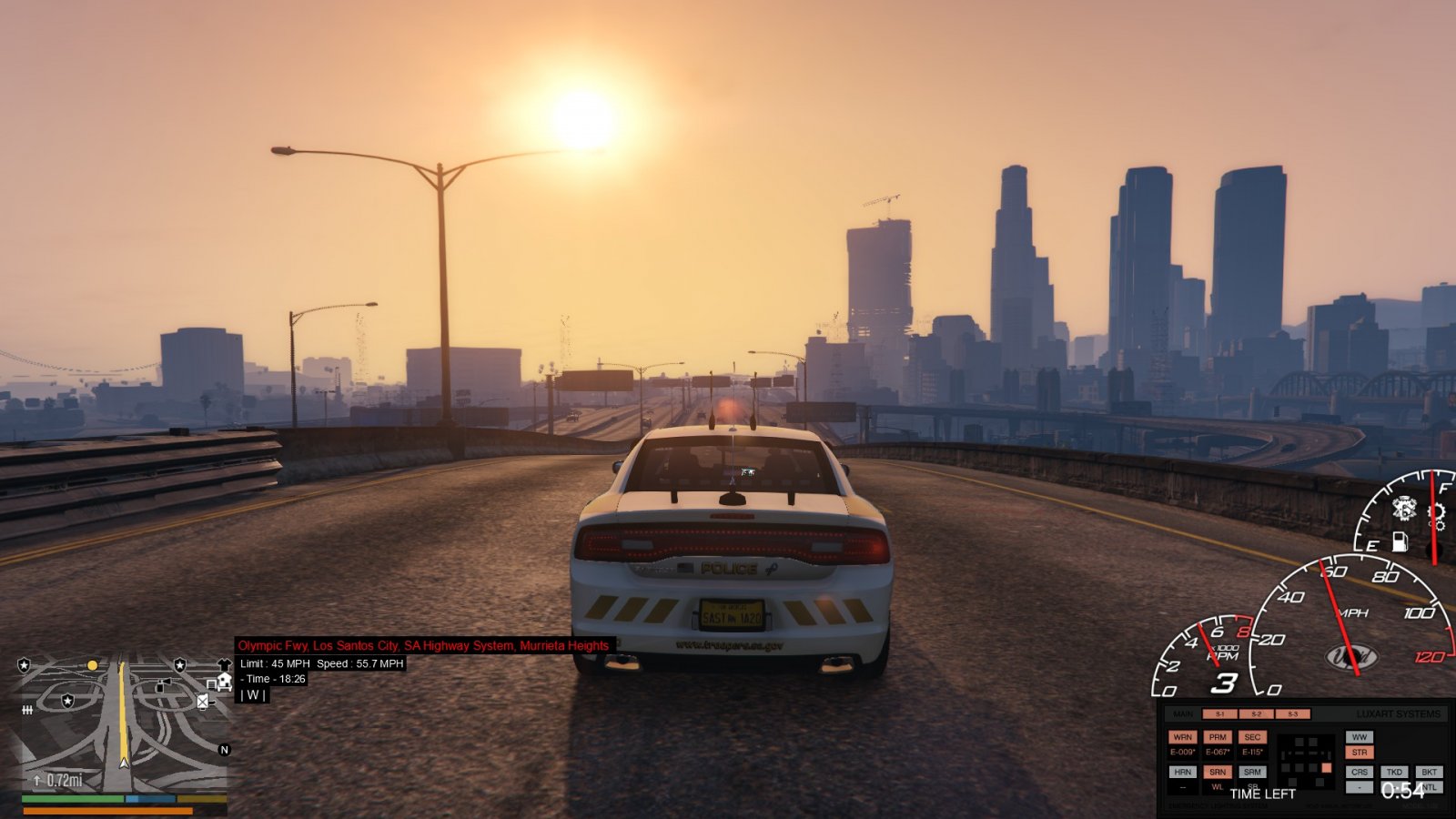Click the BKT button
Screen dimensions: 1456x819
[x=1429, y=772]
